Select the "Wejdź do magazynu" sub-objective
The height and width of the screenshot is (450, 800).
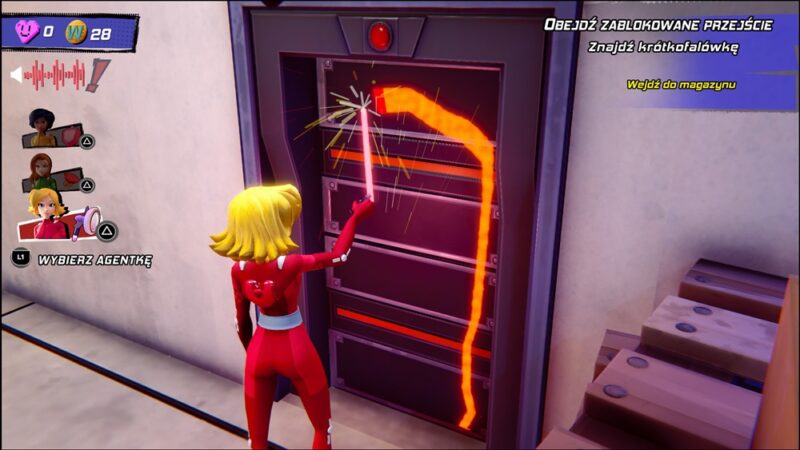point(680,85)
